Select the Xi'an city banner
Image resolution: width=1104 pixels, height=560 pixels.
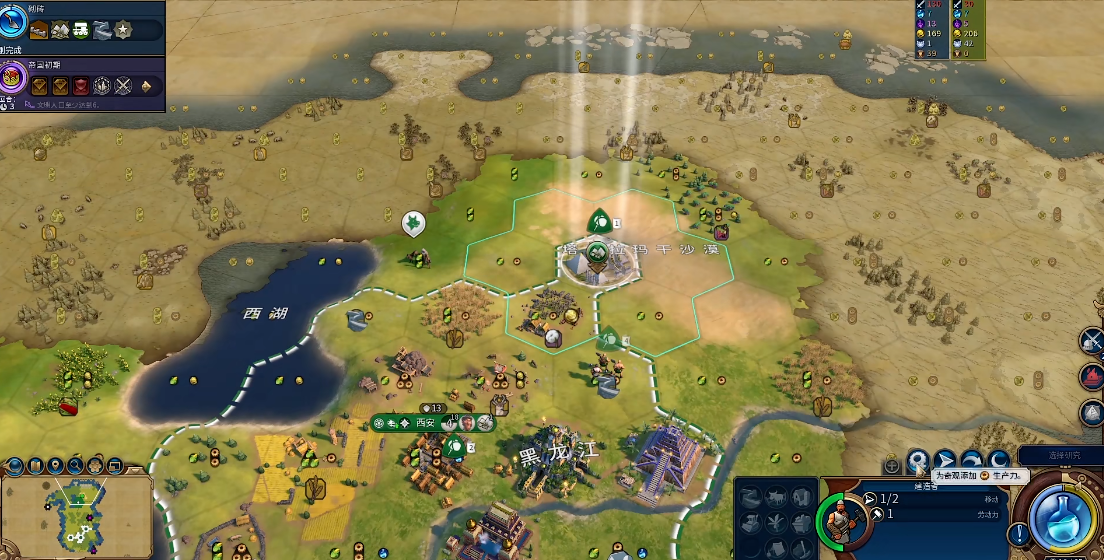(x=426, y=423)
